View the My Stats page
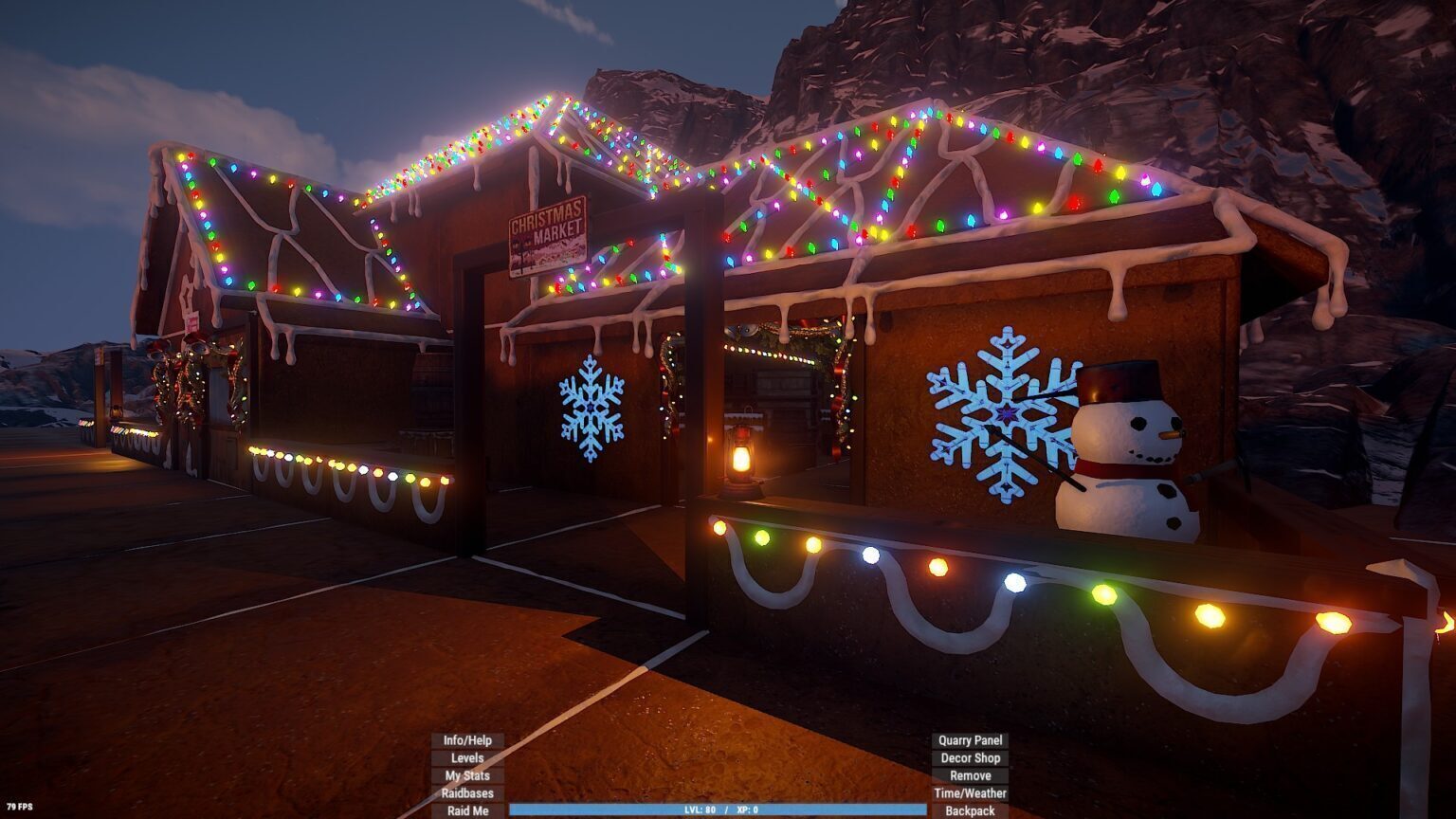Screen dimensions: 1456x819 coord(467,775)
